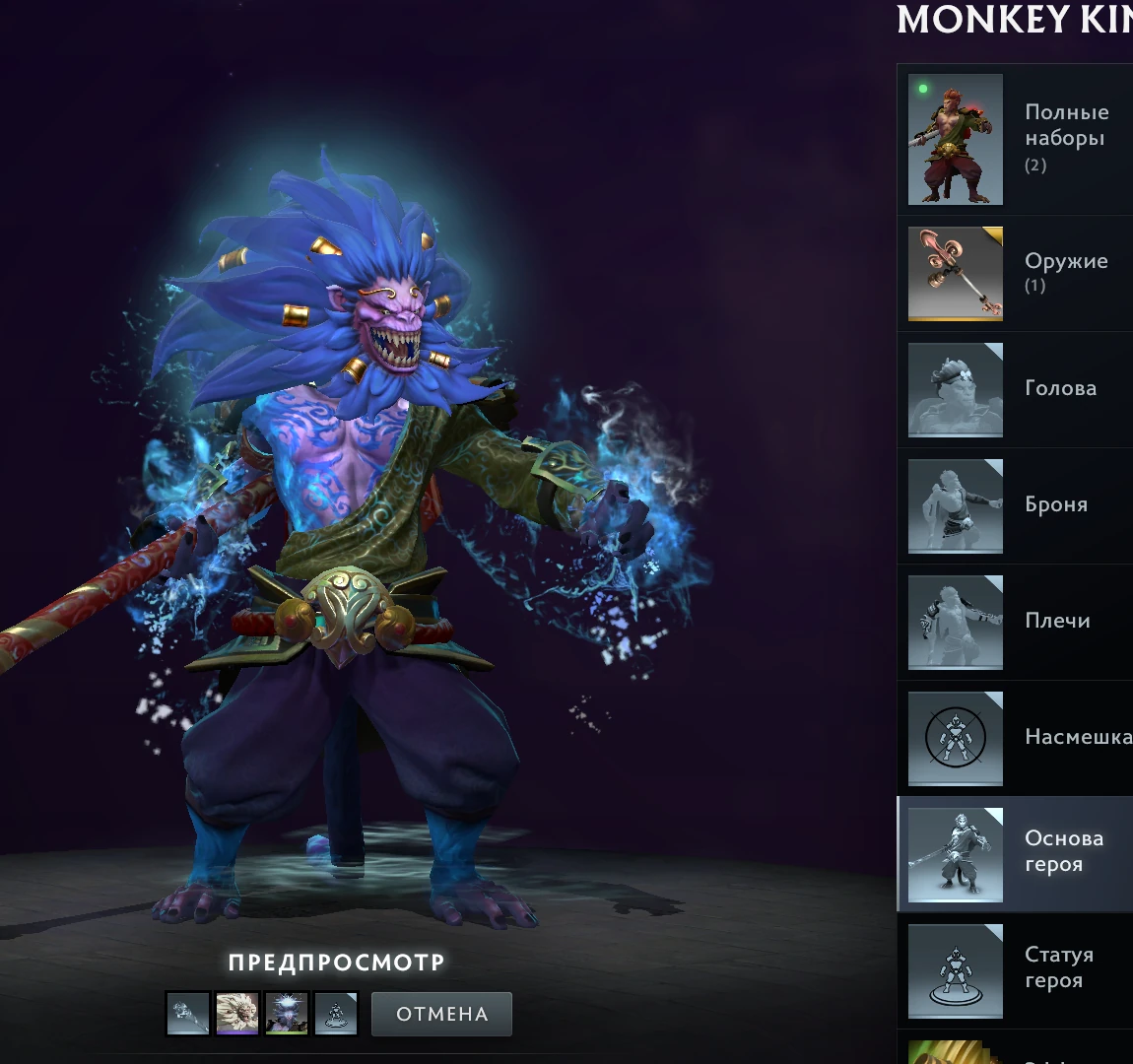The image size is (1133, 1064).
Task: Select the hero statue preview thumbnail
Action: point(336,1014)
